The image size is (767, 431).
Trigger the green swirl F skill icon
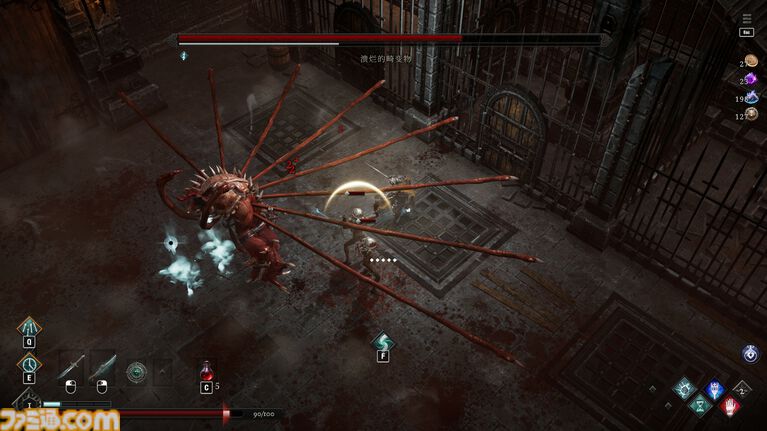click(x=382, y=342)
